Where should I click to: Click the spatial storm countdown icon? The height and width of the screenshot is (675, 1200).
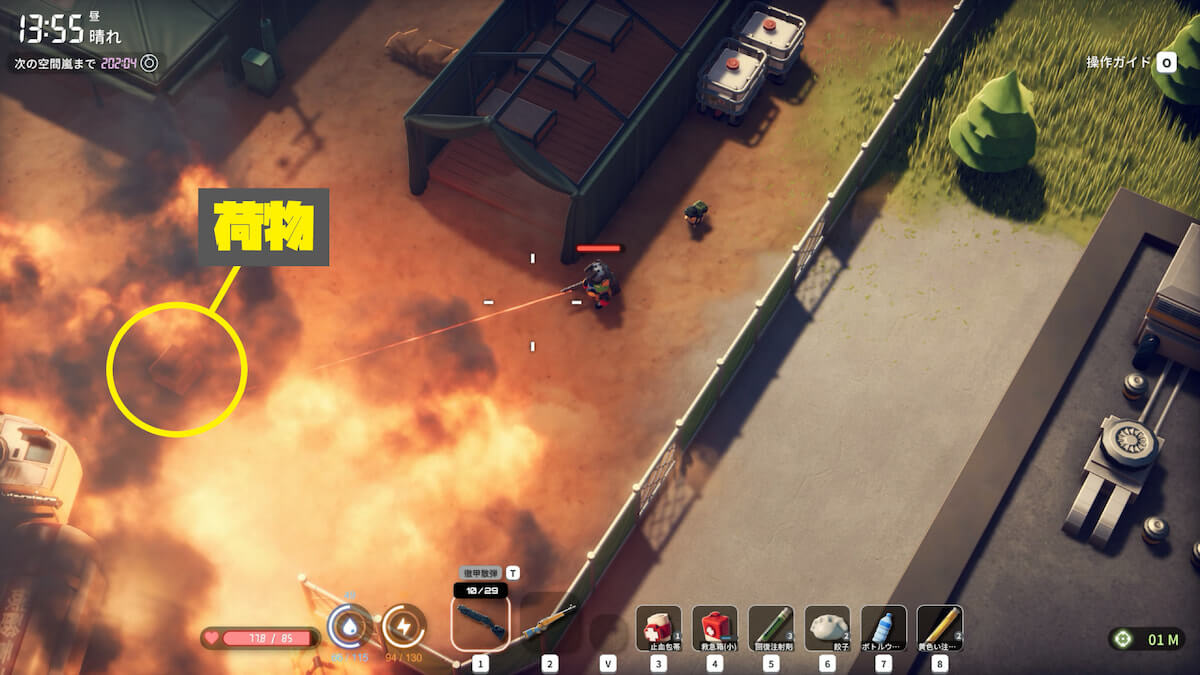[149, 63]
